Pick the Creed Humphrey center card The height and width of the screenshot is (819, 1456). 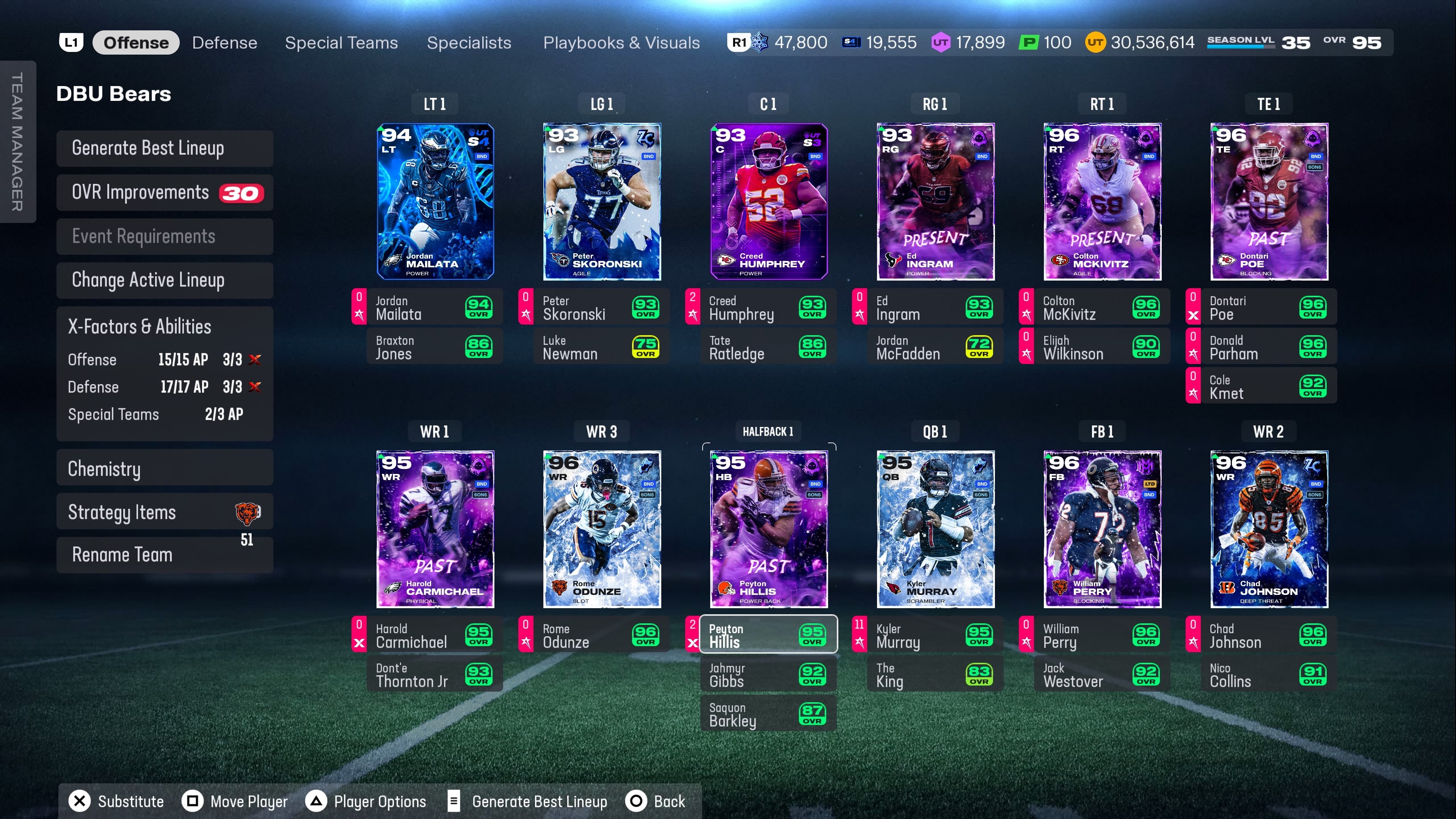769,202
